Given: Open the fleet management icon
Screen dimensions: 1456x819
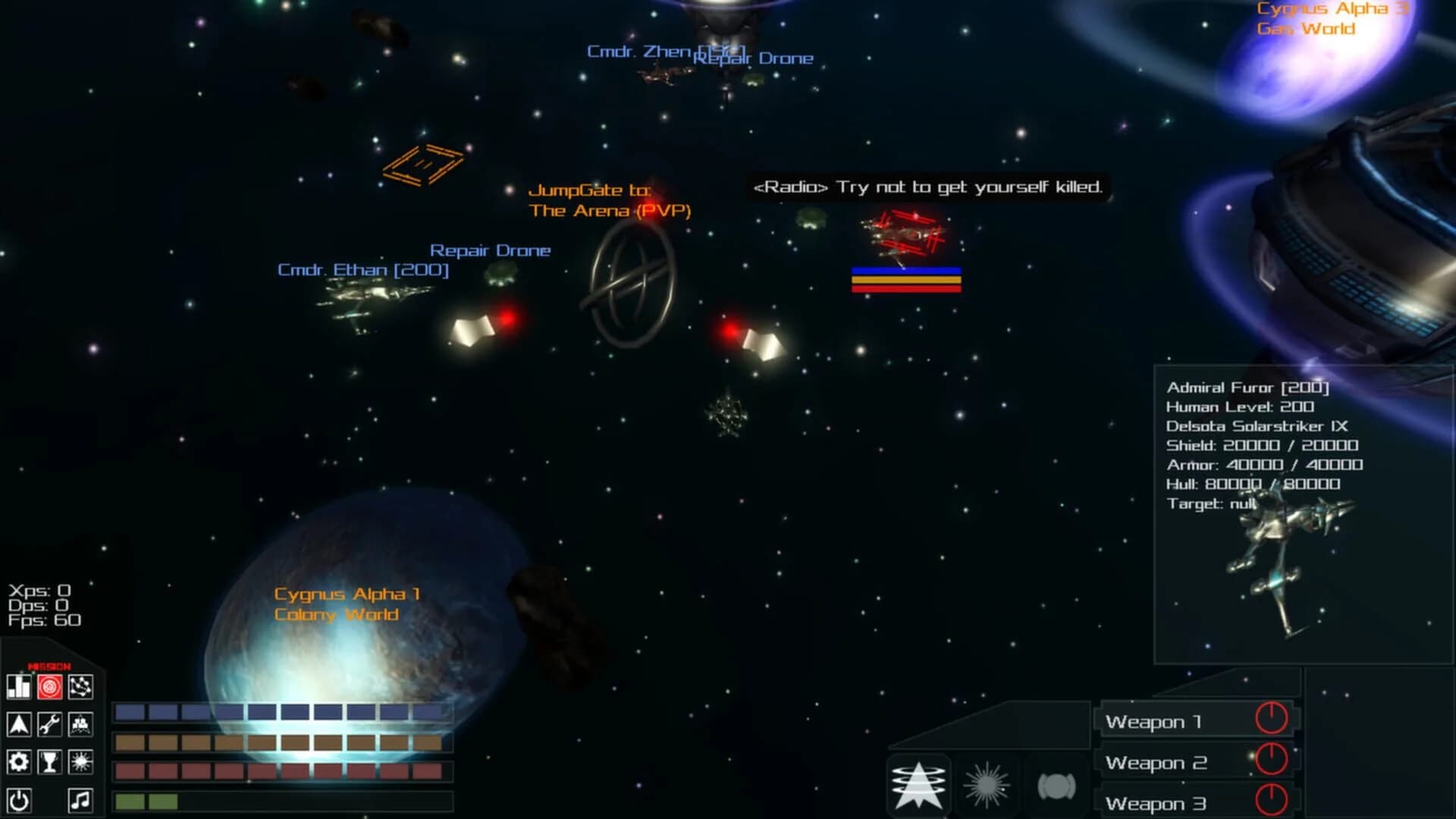Looking at the screenshot, I should point(80,725).
